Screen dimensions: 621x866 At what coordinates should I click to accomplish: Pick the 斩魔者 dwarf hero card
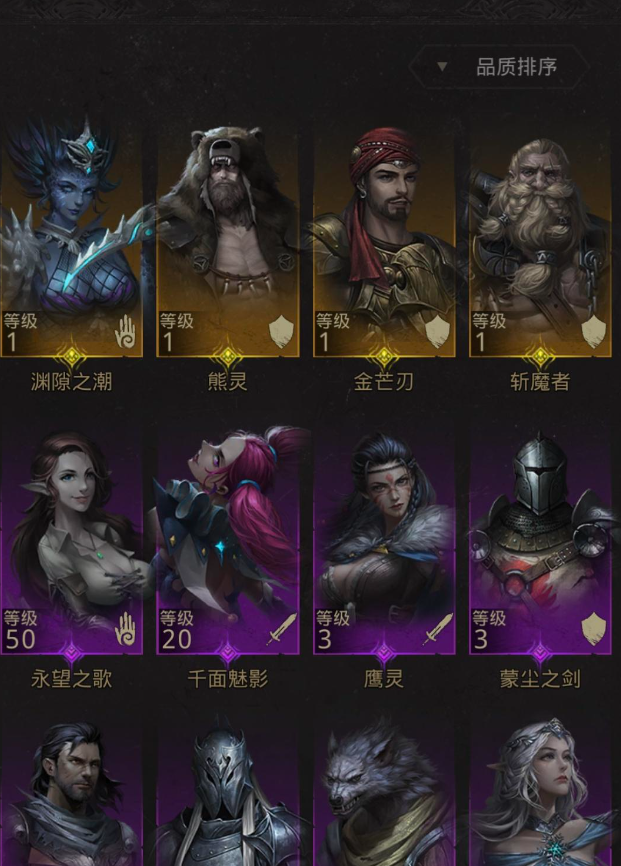click(x=540, y=240)
